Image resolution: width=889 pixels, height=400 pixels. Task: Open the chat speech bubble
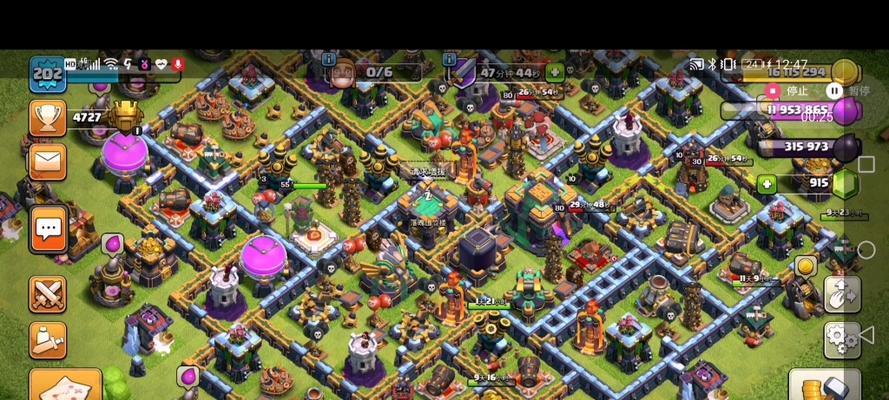47,229
